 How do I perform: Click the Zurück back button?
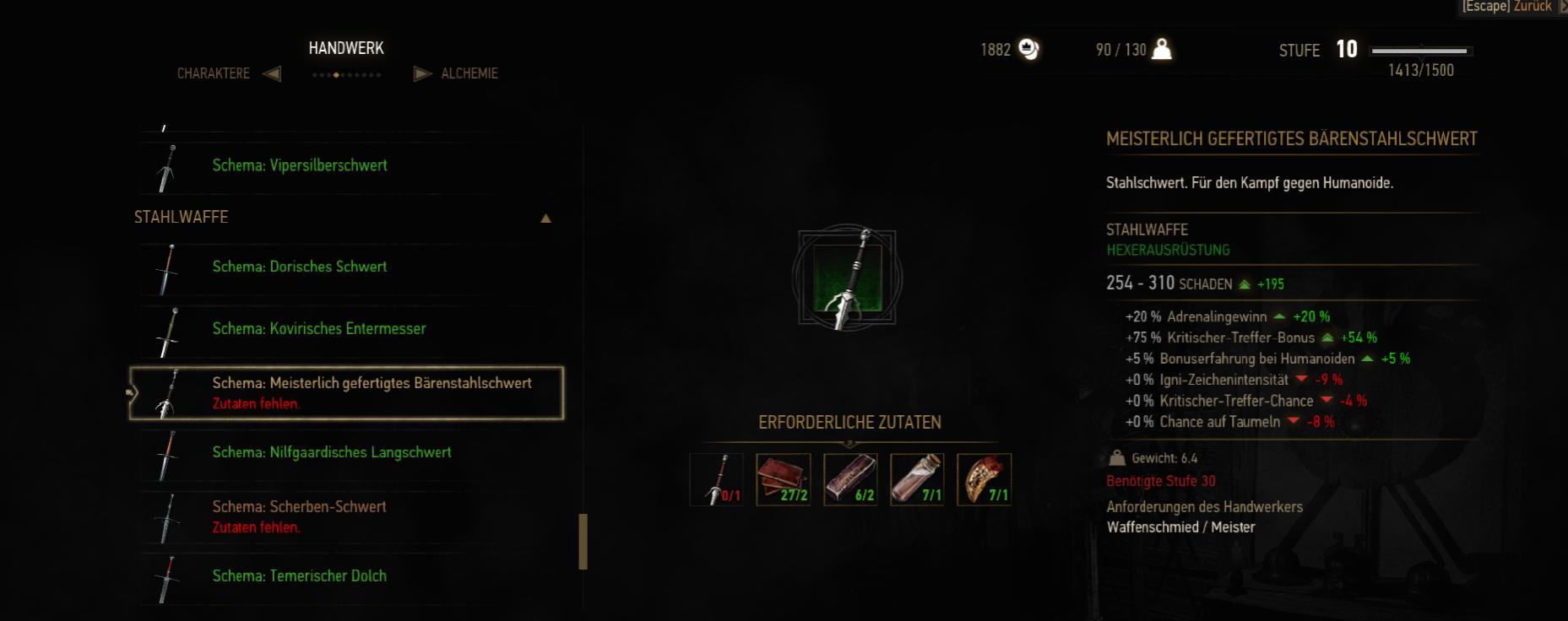coord(1532,7)
